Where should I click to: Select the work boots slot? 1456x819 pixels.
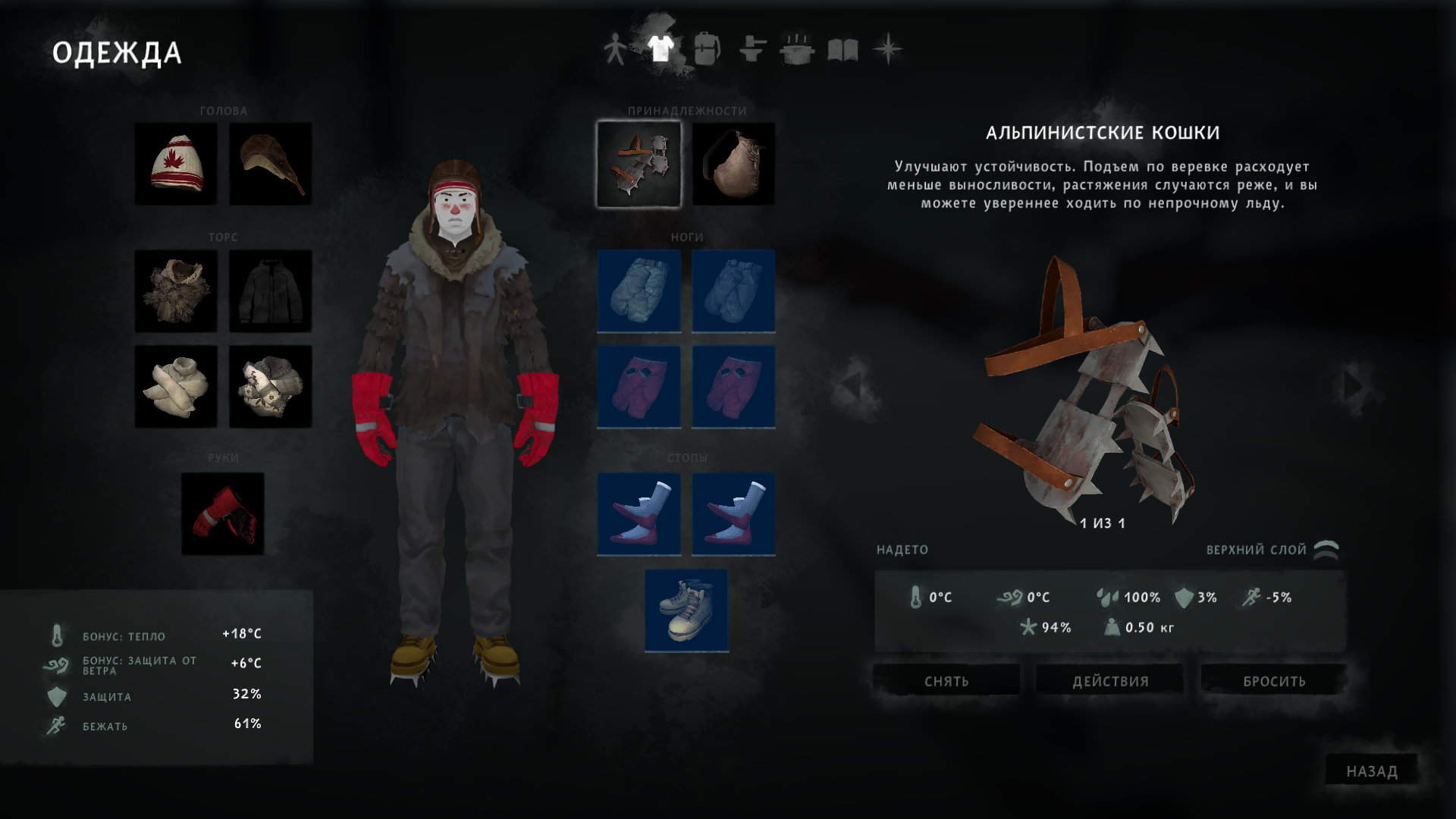[686, 610]
